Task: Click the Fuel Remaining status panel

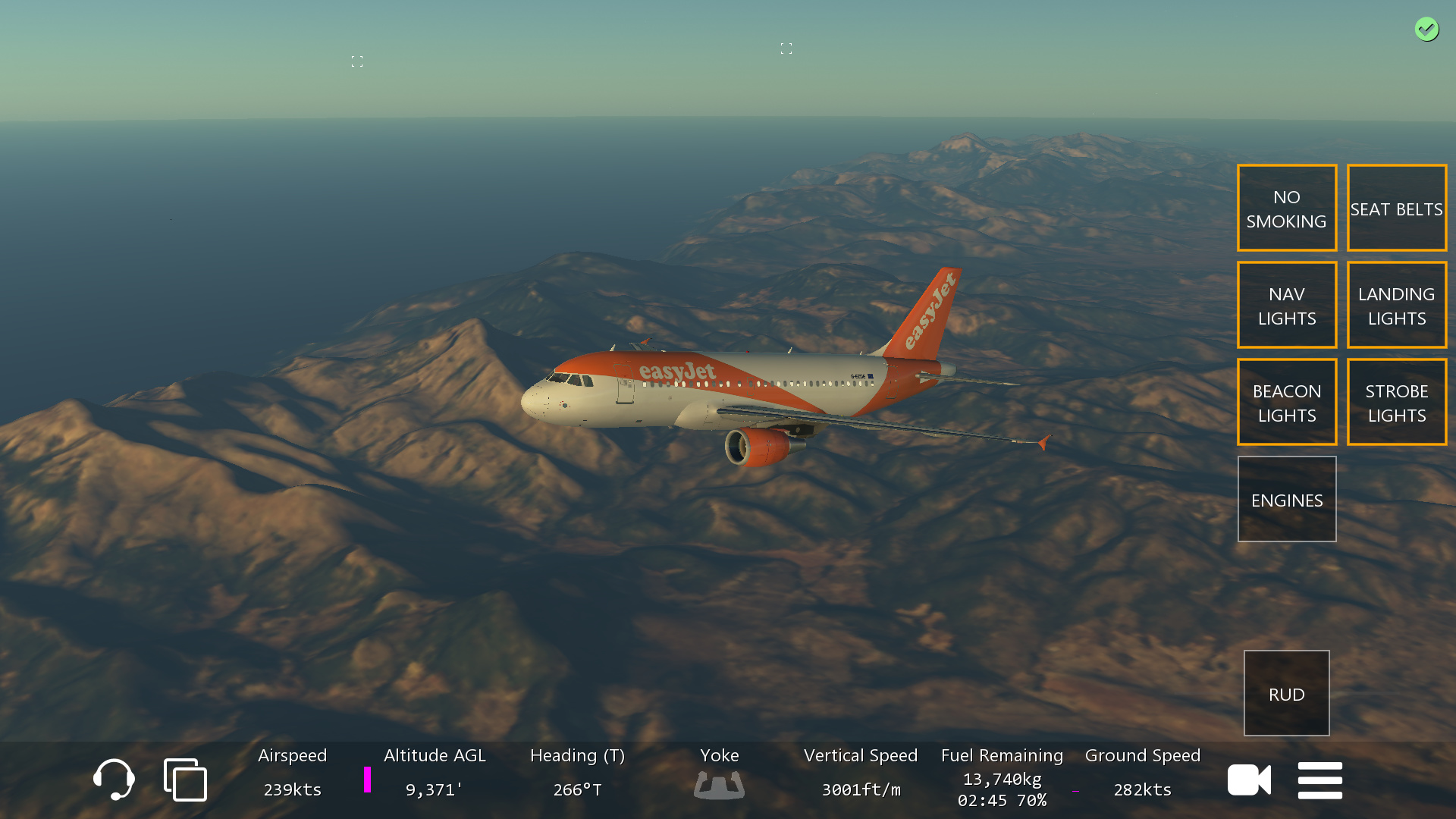Action: 1002,777
